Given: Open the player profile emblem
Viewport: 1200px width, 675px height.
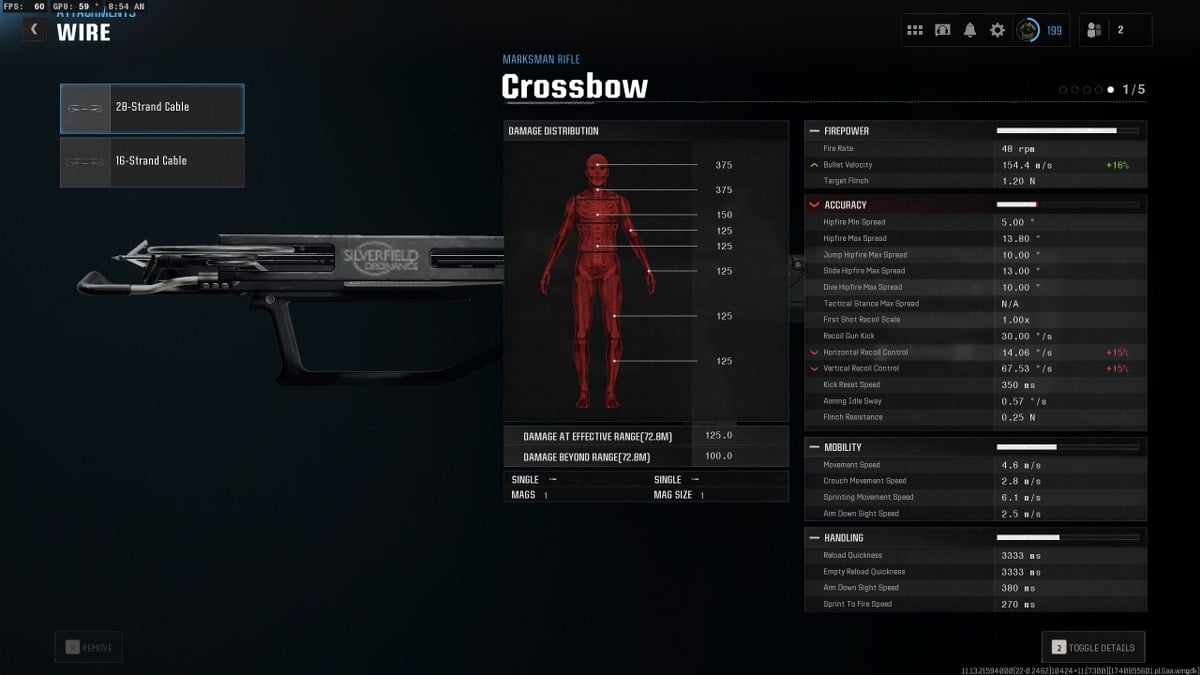Looking at the screenshot, I should coord(1027,30).
